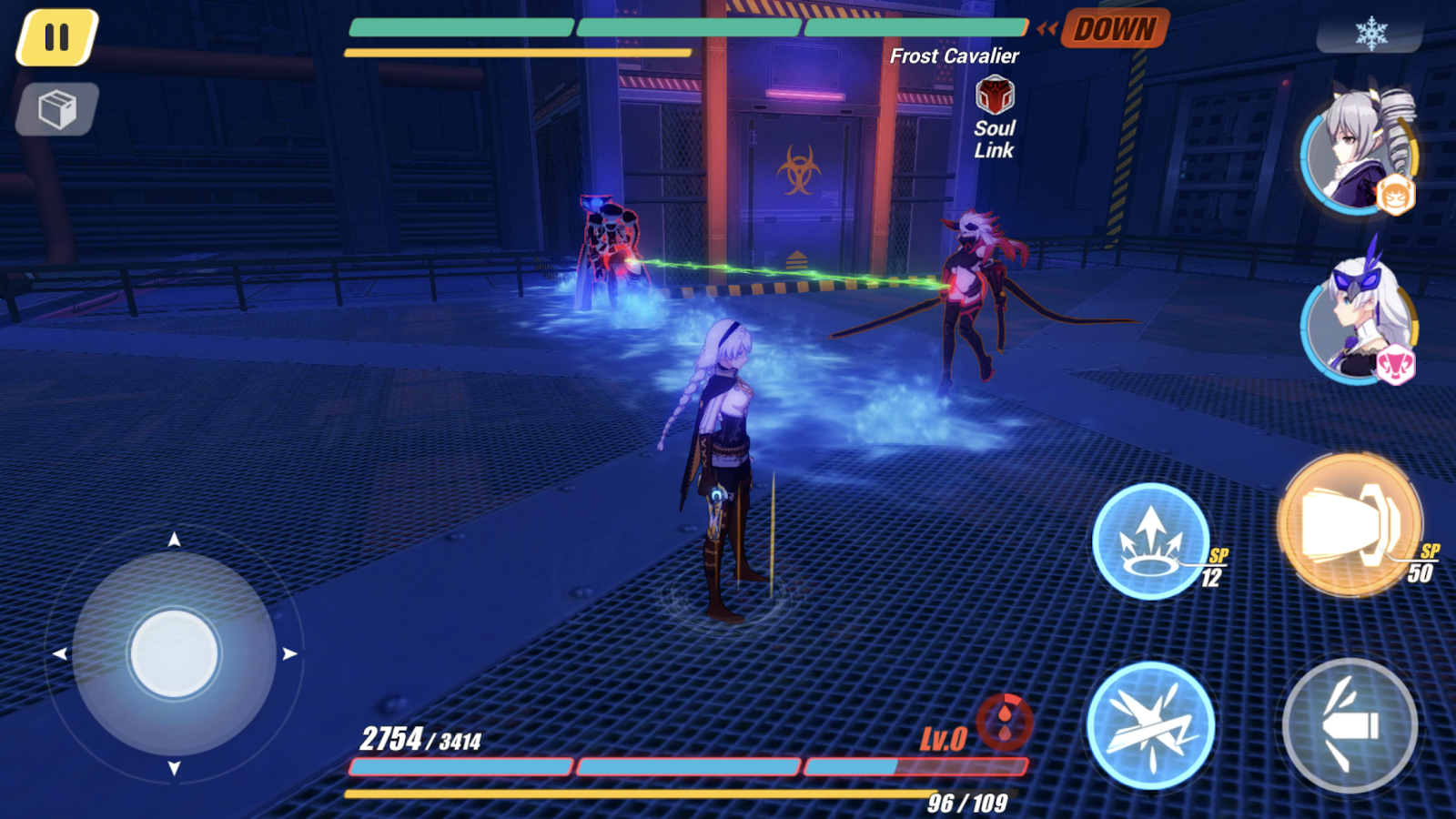
Task: Tap the virtual joystick center knob
Action: coord(174,653)
